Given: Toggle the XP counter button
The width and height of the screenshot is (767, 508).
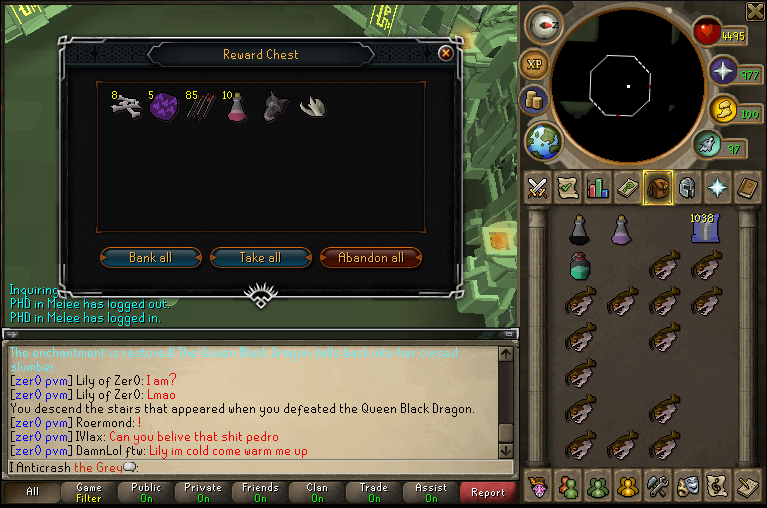Looking at the screenshot, I should point(533,64).
